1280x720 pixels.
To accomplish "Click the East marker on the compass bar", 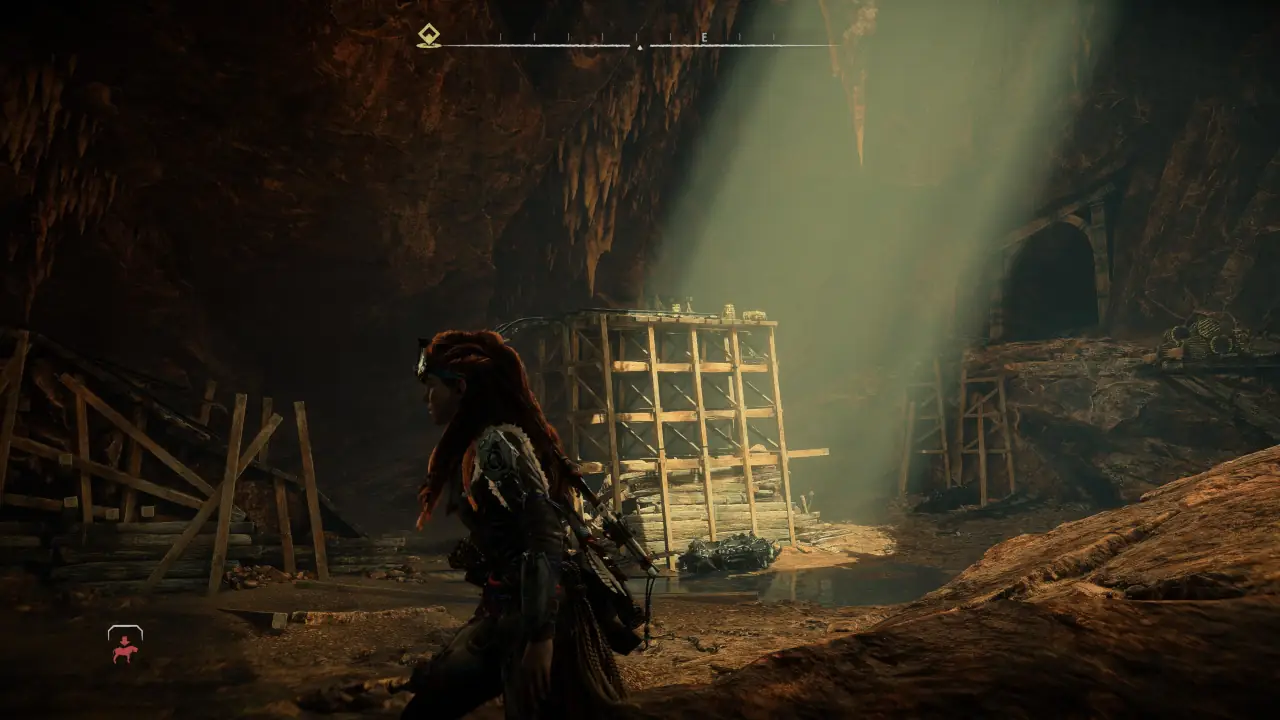I will pos(704,38).
